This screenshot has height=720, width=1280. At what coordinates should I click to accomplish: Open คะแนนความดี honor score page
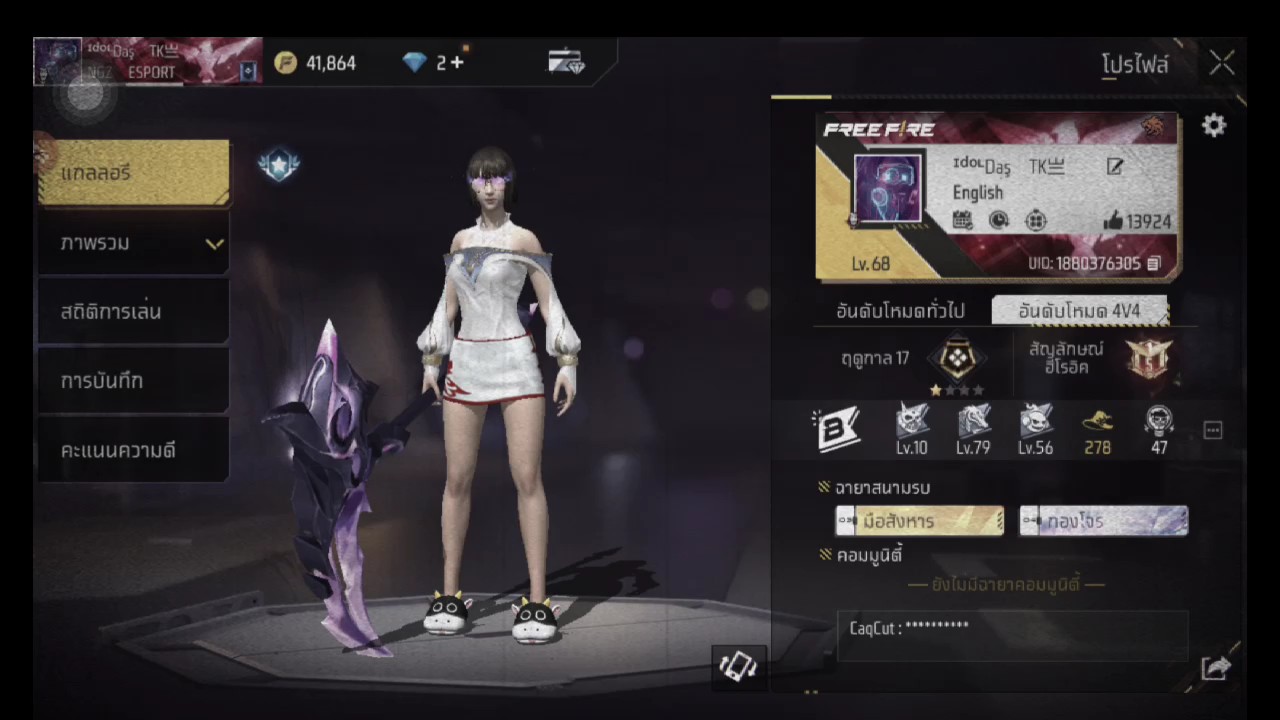[x=134, y=450]
